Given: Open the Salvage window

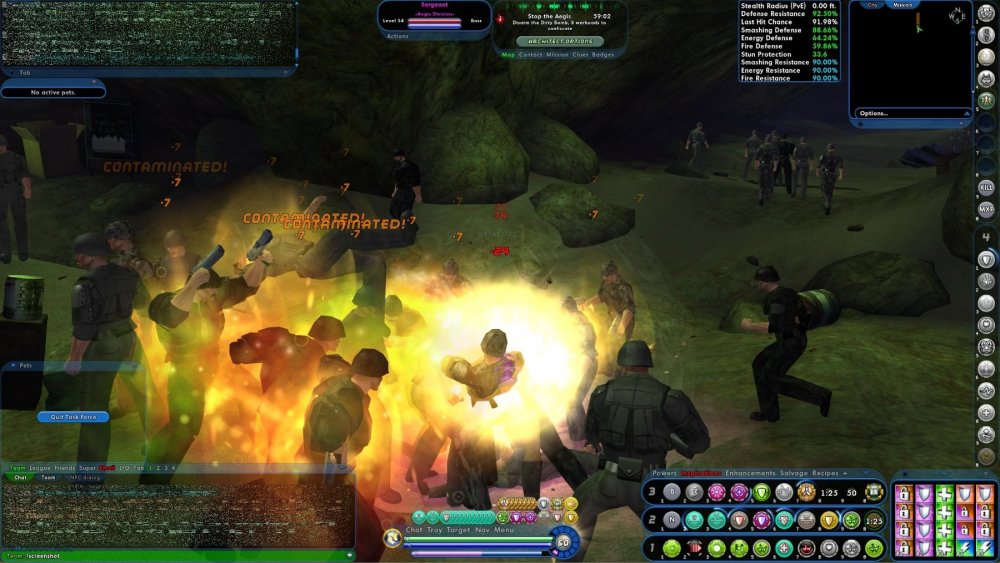Looking at the screenshot, I should point(793,472).
